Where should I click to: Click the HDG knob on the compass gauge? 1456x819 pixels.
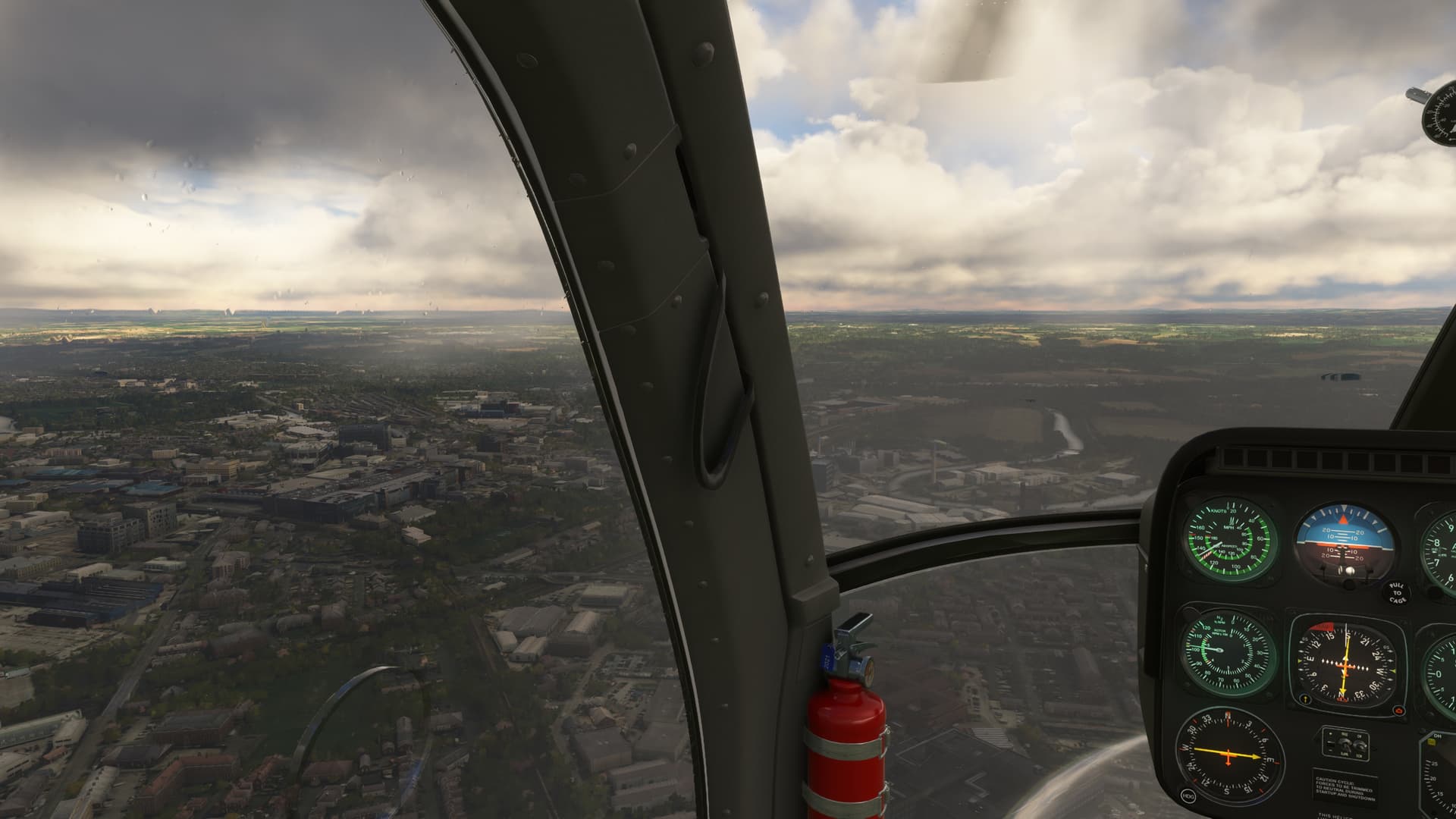(1188, 795)
